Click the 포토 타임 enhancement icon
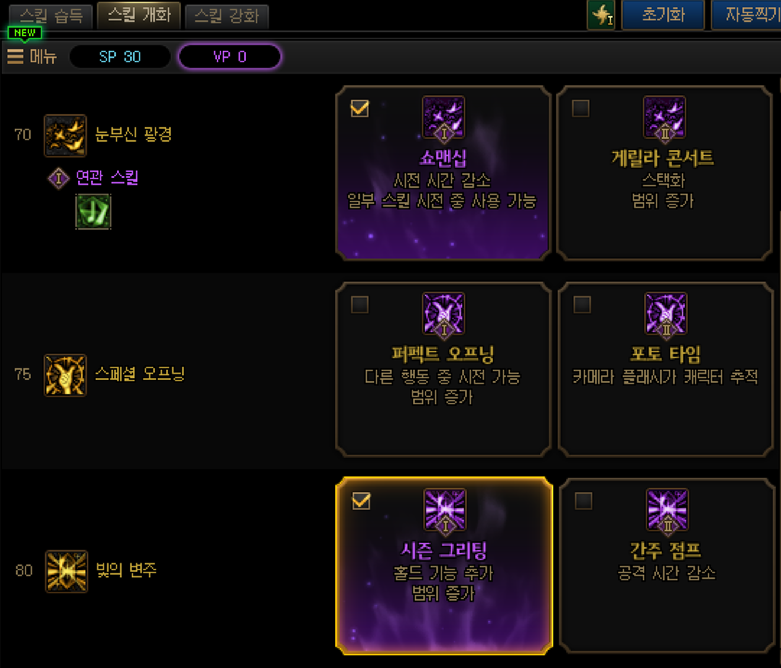The width and height of the screenshot is (781, 668). (664, 314)
